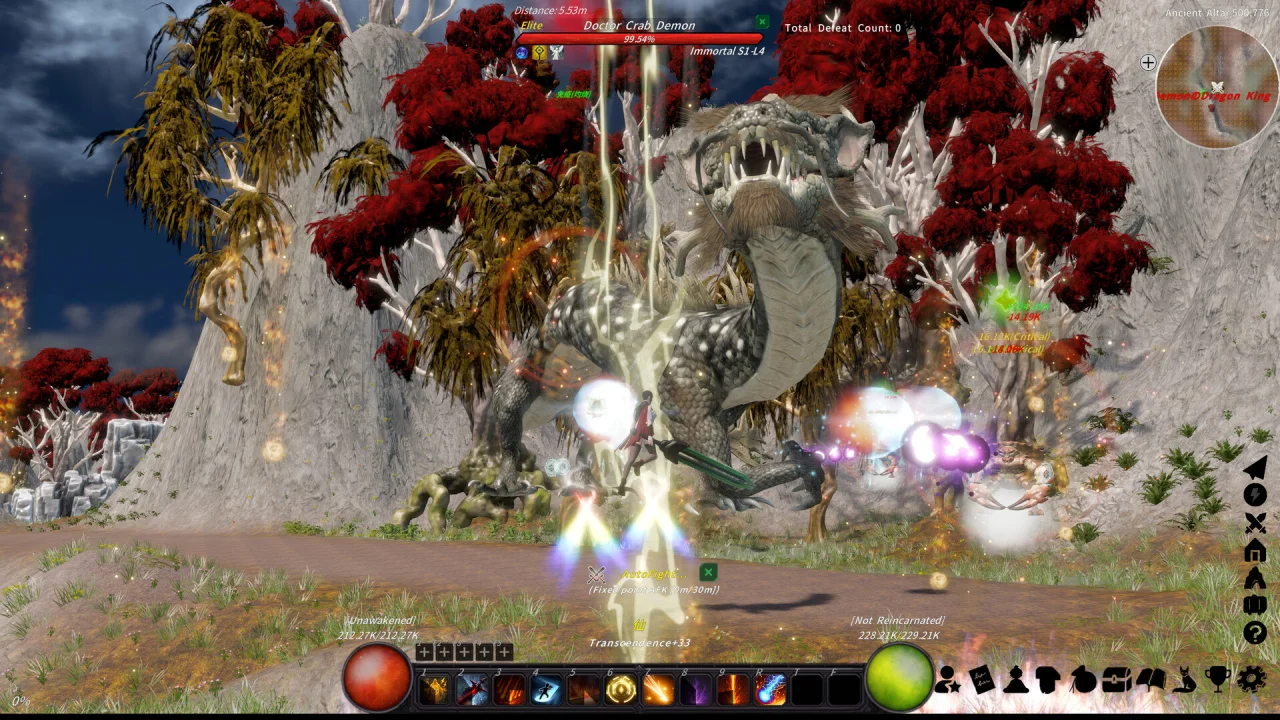Close the Doctor Crab Demon target frame
Viewport: 1280px width, 720px height.
coord(762,22)
